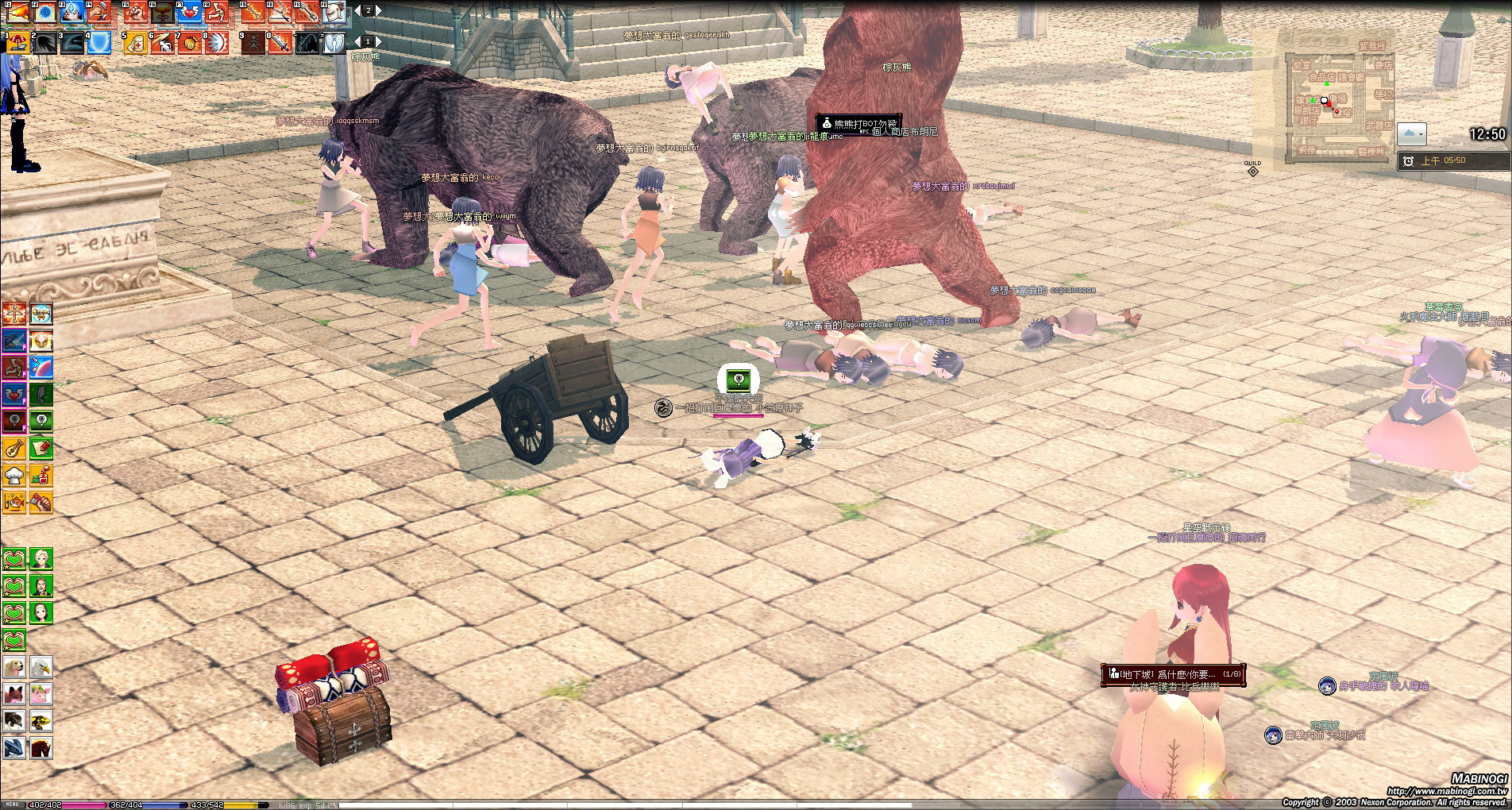Summon the golden retriever dog pet

pyautogui.click(x=14, y=667)
